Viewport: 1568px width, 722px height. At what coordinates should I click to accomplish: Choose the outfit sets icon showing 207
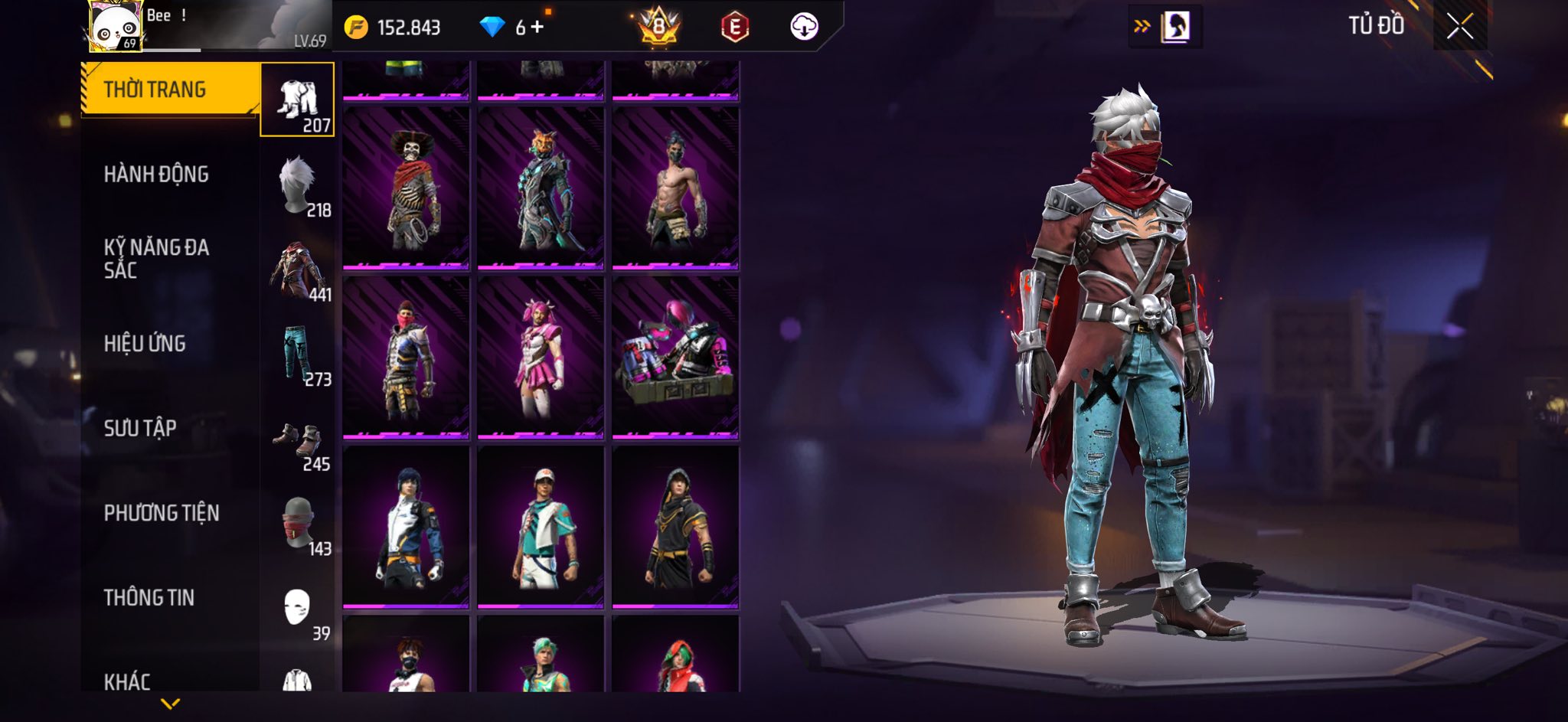tap(298, 100)
